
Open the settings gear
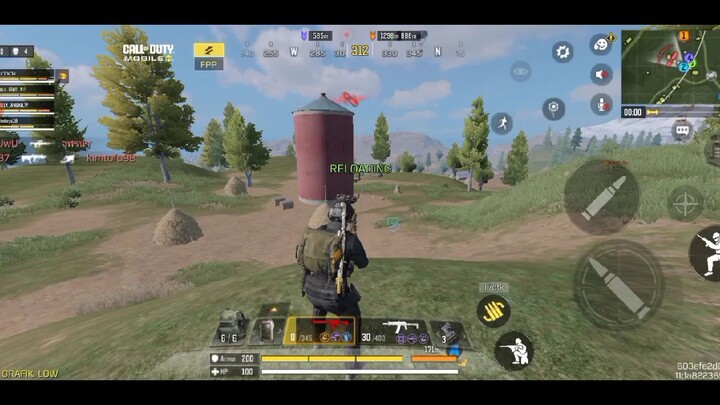pyautogui.click(x=563, y=52)
